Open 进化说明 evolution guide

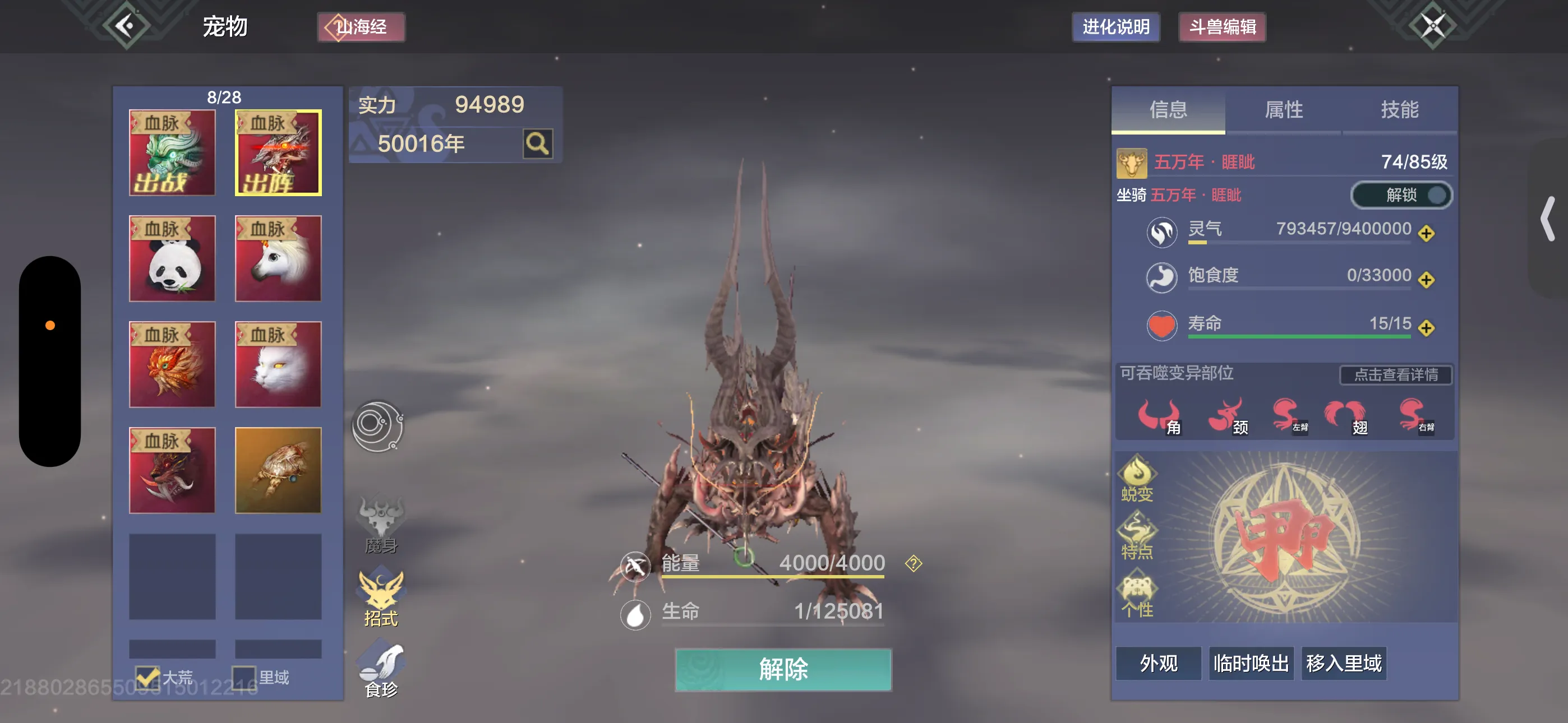point(1115,27)
